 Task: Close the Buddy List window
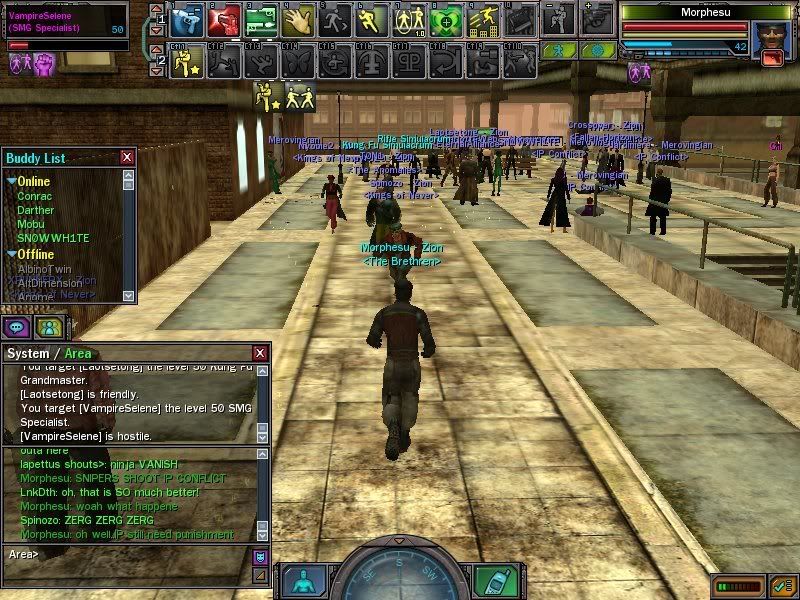(x=127, y=157)
